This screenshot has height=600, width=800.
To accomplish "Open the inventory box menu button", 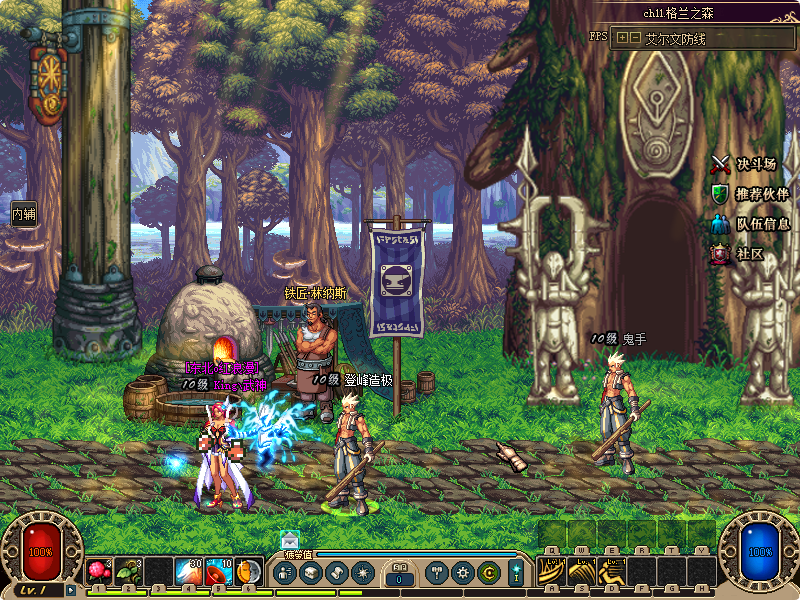I will click(311, 573).
